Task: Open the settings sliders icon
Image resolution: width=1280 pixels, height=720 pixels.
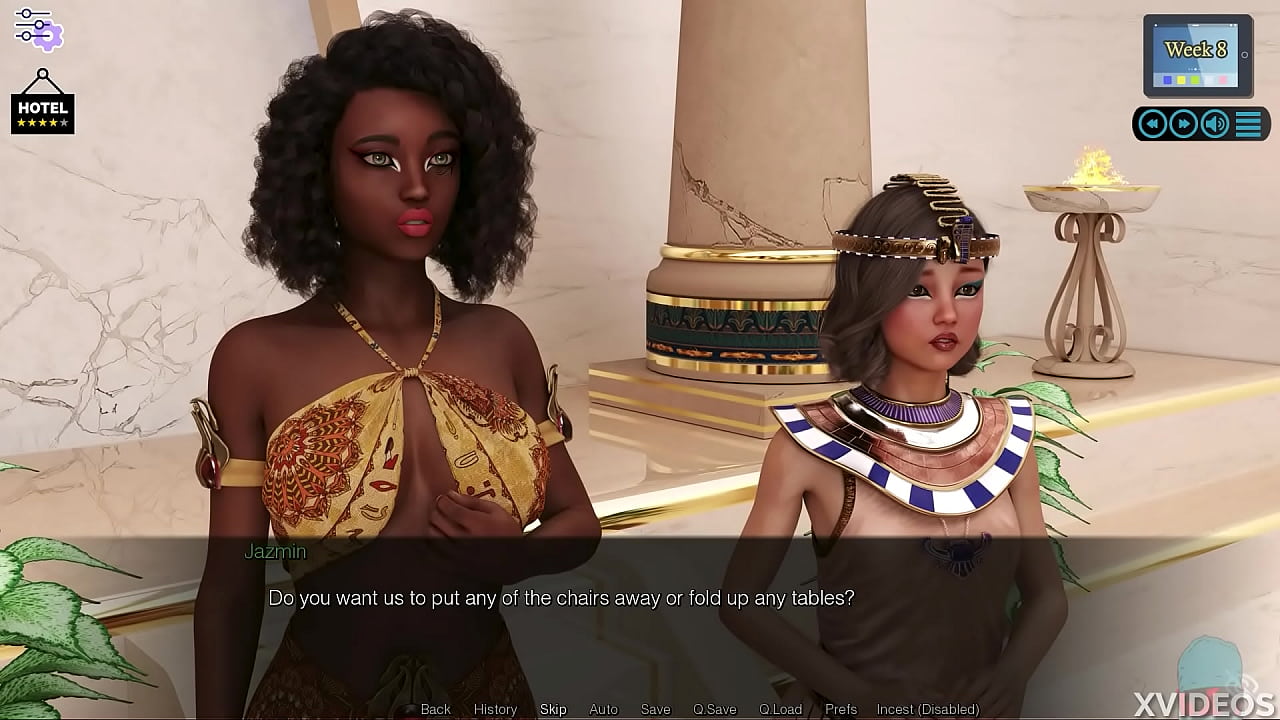Action: (38, 28)
